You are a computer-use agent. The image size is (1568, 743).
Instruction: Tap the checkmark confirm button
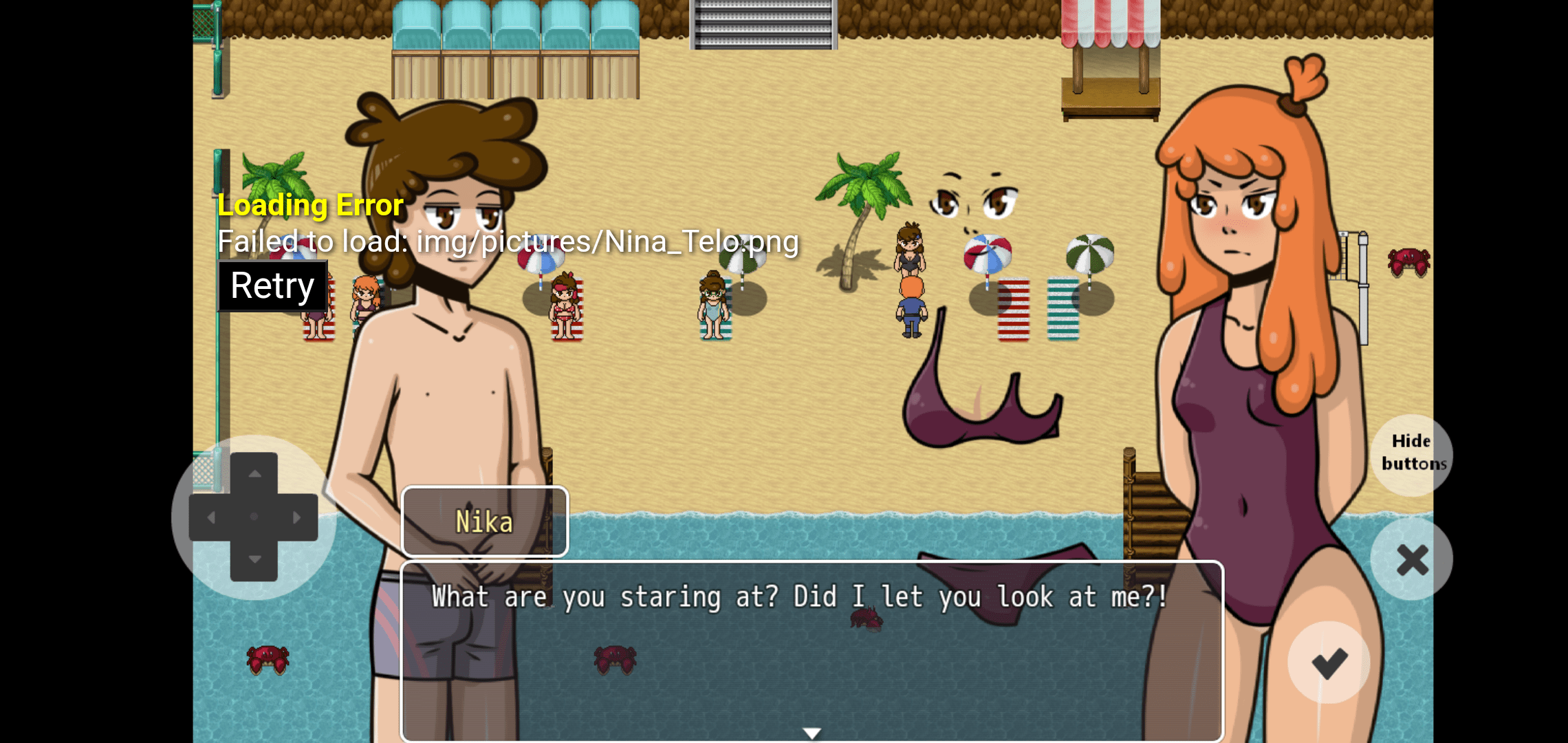pos(1327,662)
